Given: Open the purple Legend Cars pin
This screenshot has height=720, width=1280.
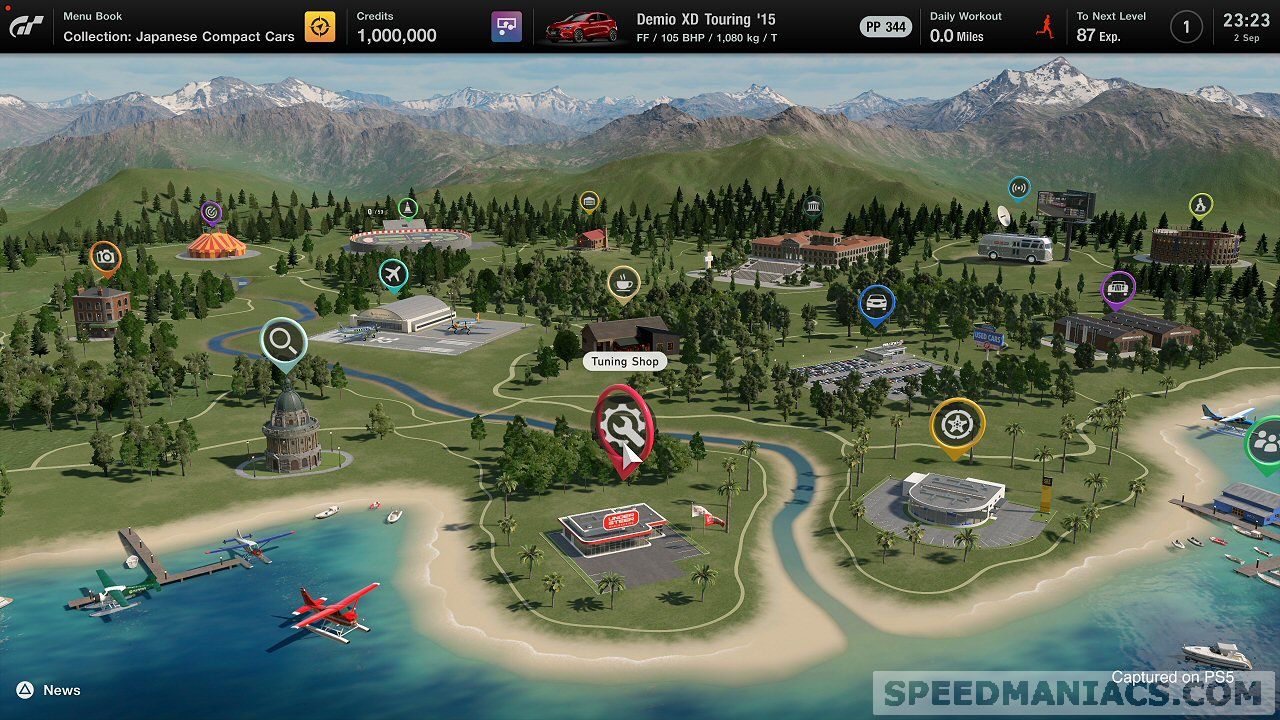Looking at the screenshot, I should [1118, 288].
